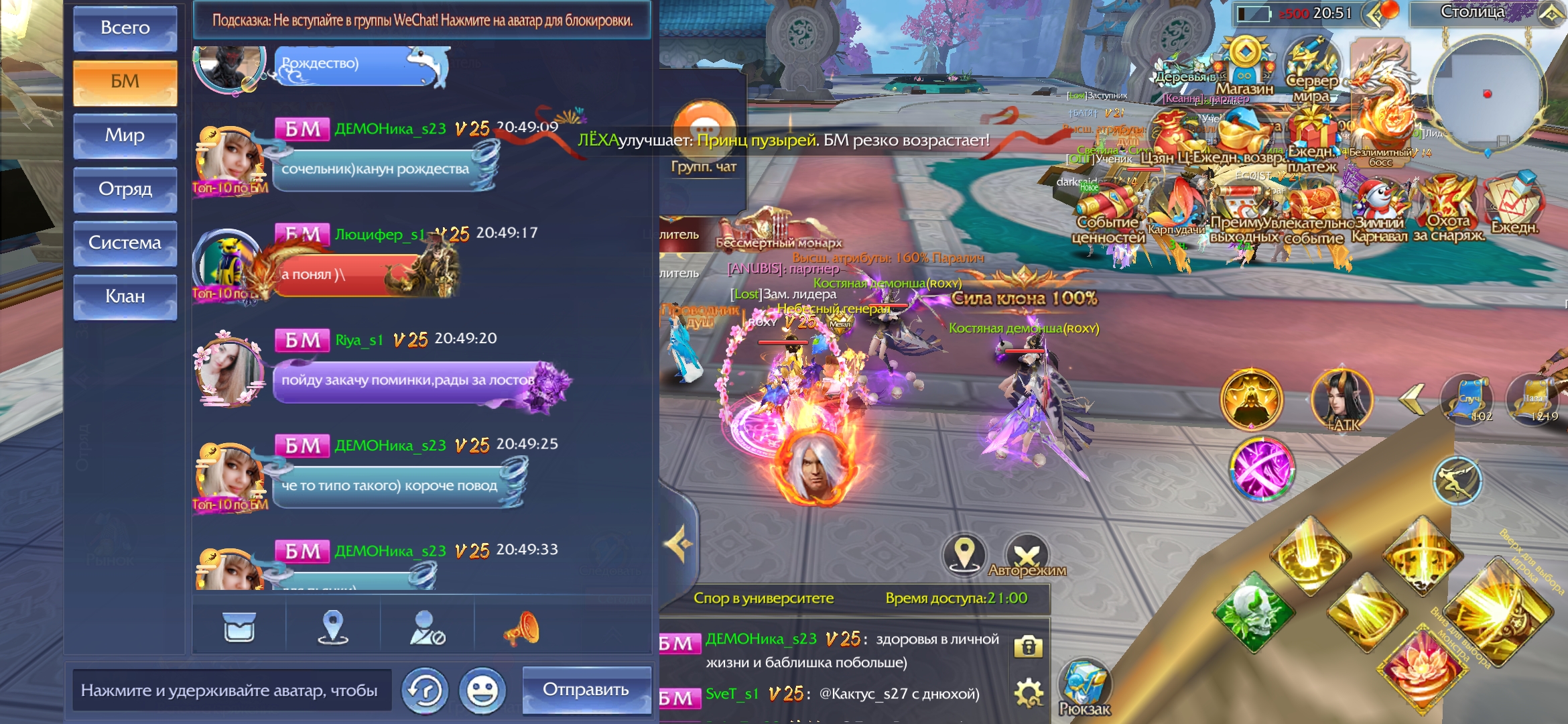The image size is (1568, 724).
Task: Click the megaphone announcement icon
Action: pyautogui.click(x=521, y=628)
